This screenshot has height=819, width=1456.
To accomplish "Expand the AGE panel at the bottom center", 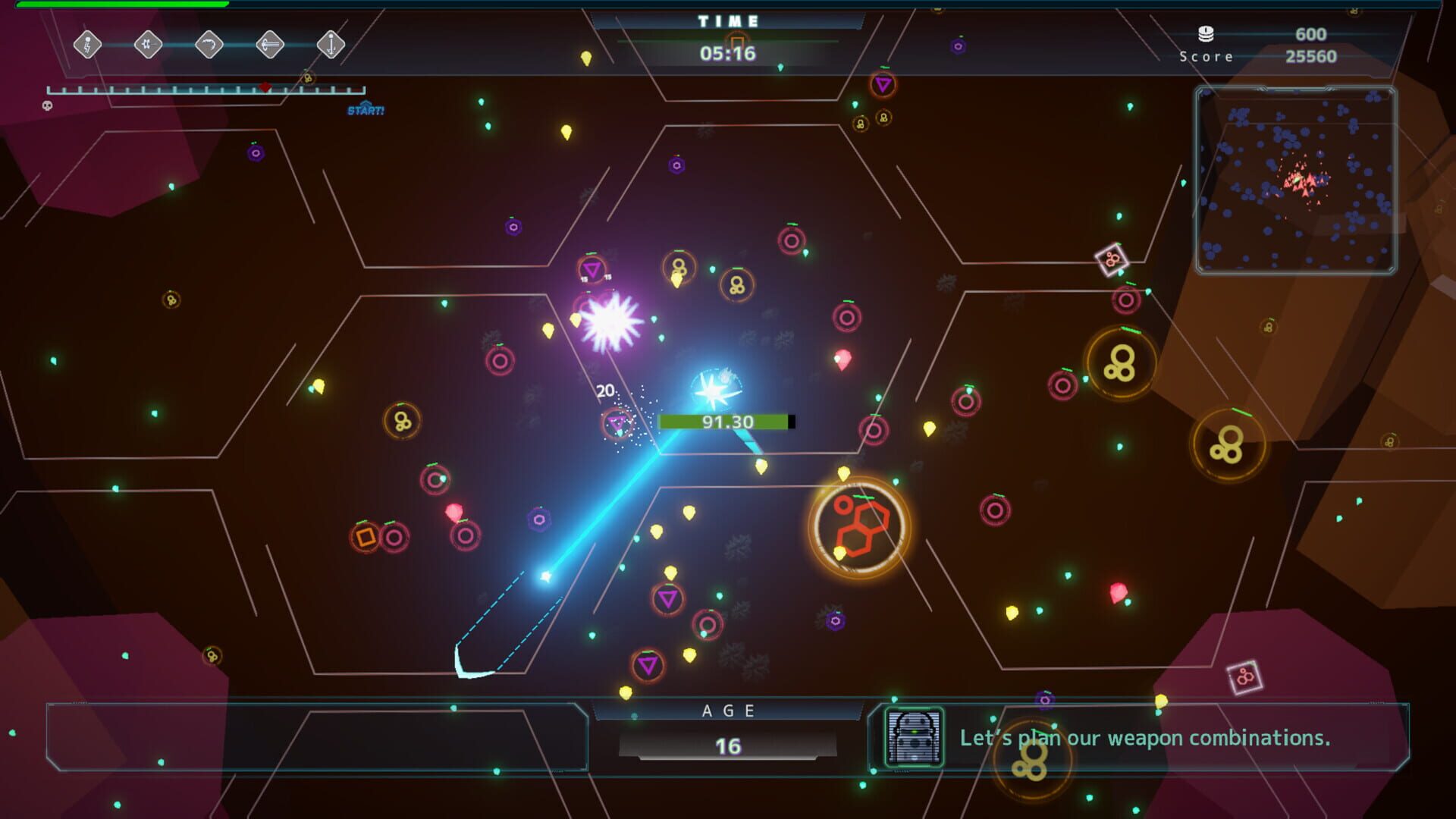I will point(727,728).
